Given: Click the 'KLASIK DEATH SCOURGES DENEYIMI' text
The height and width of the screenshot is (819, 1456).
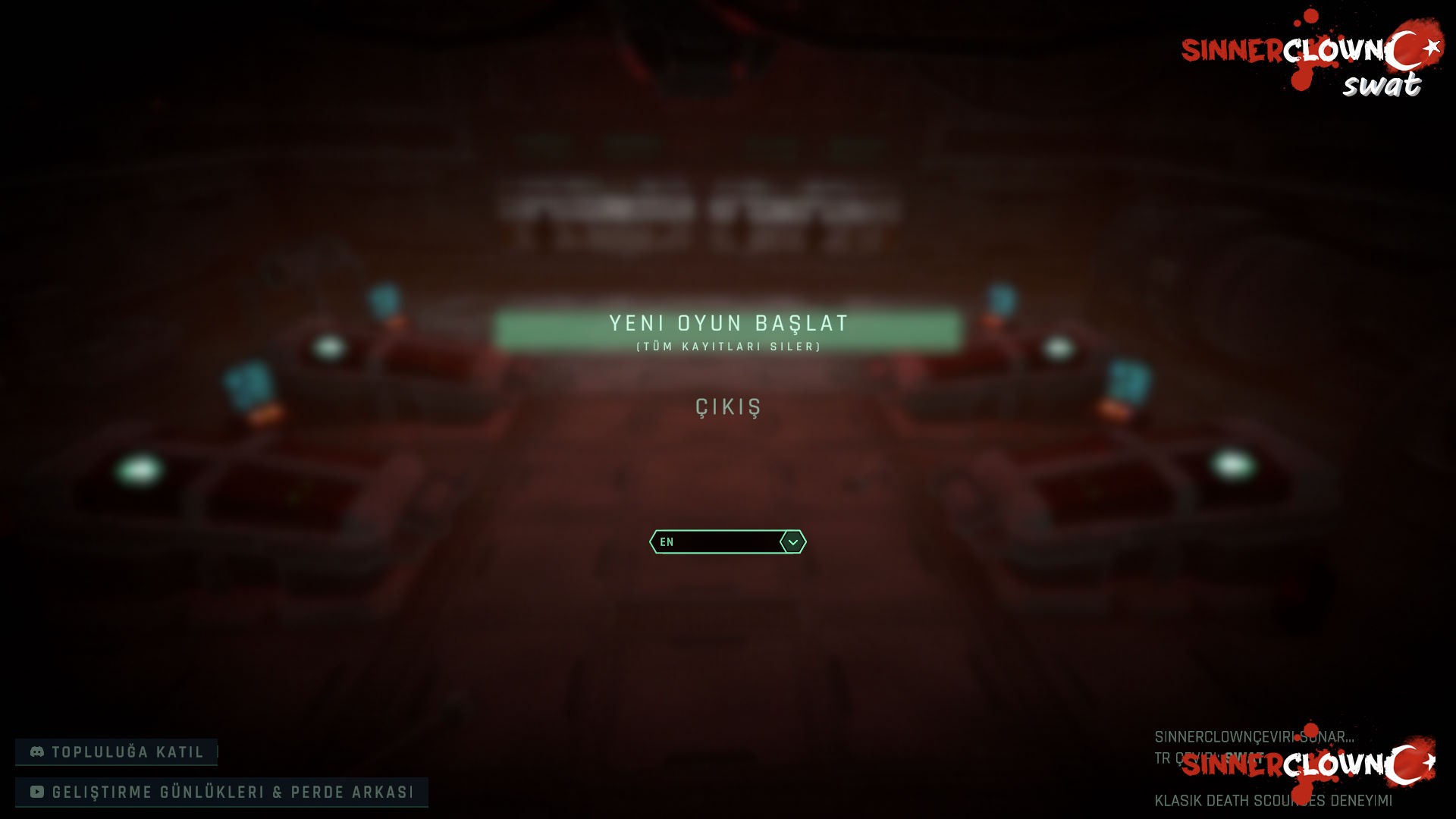Looking at the screenshot, I should 1274,799.
